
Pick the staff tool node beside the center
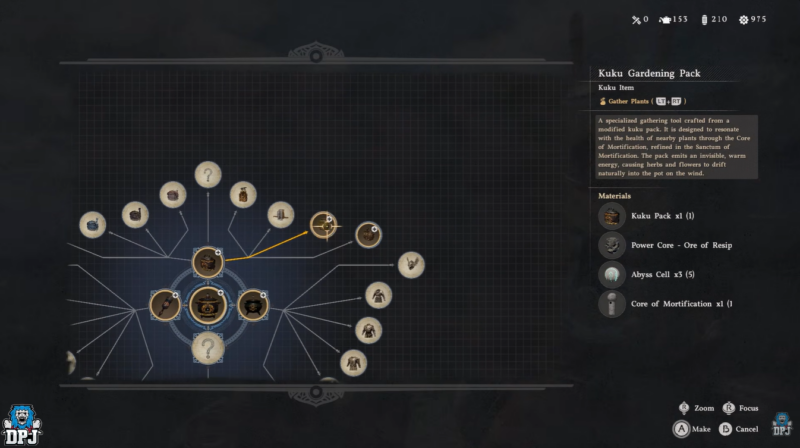[164, 304]
